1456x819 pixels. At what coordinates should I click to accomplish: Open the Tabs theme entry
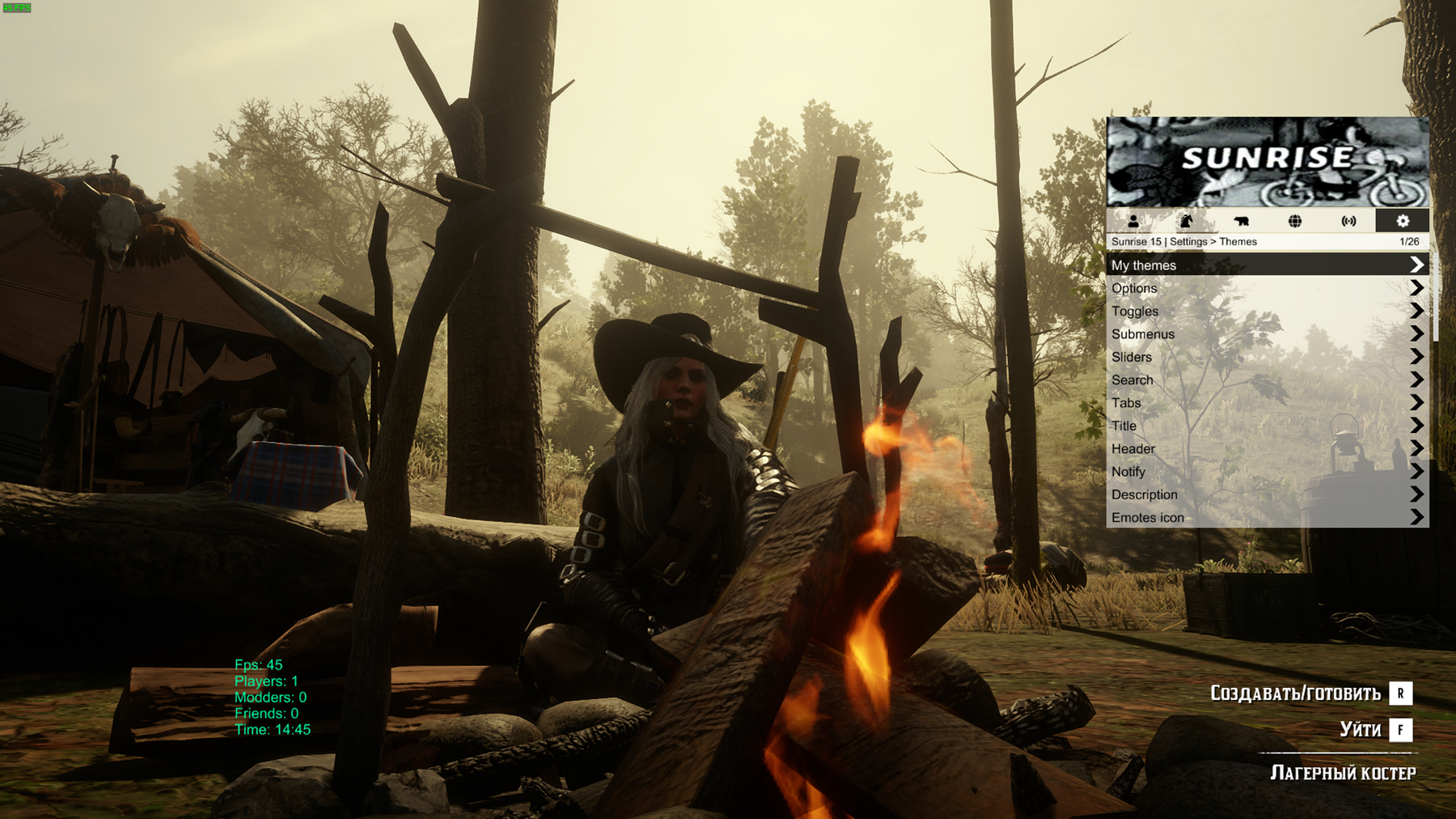1267,403
